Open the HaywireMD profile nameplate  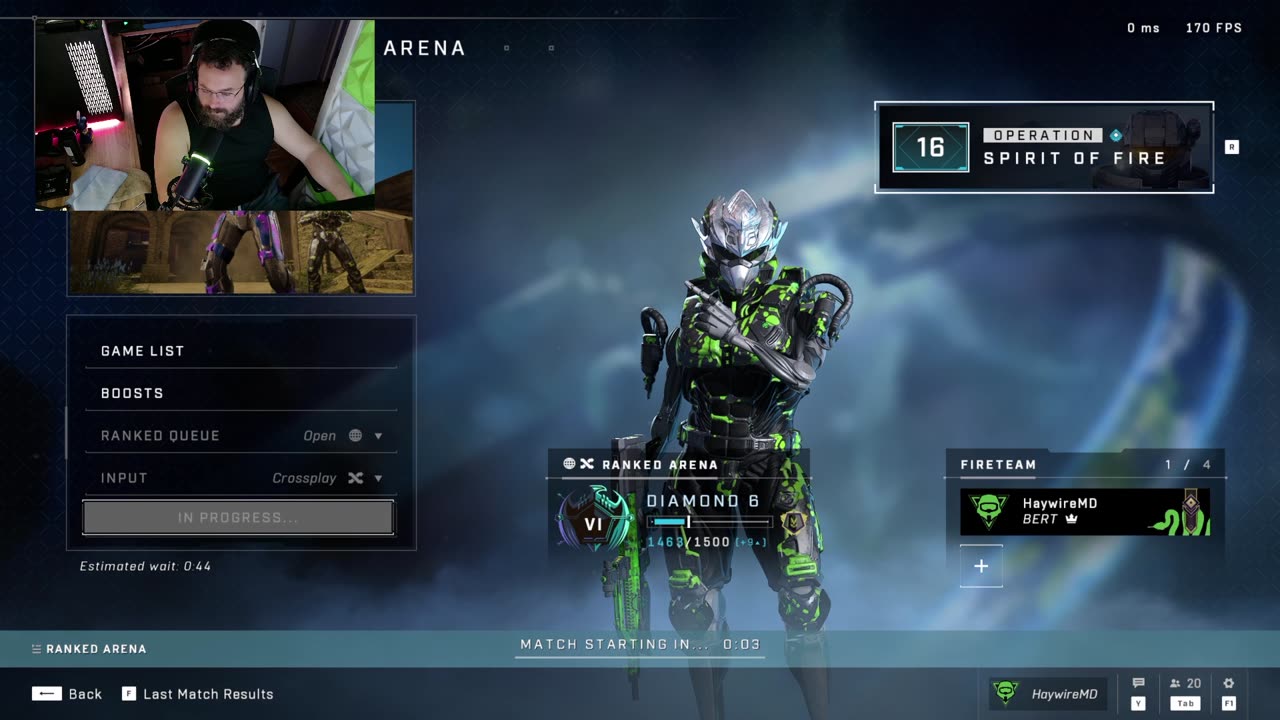[x=1047, y=694]
